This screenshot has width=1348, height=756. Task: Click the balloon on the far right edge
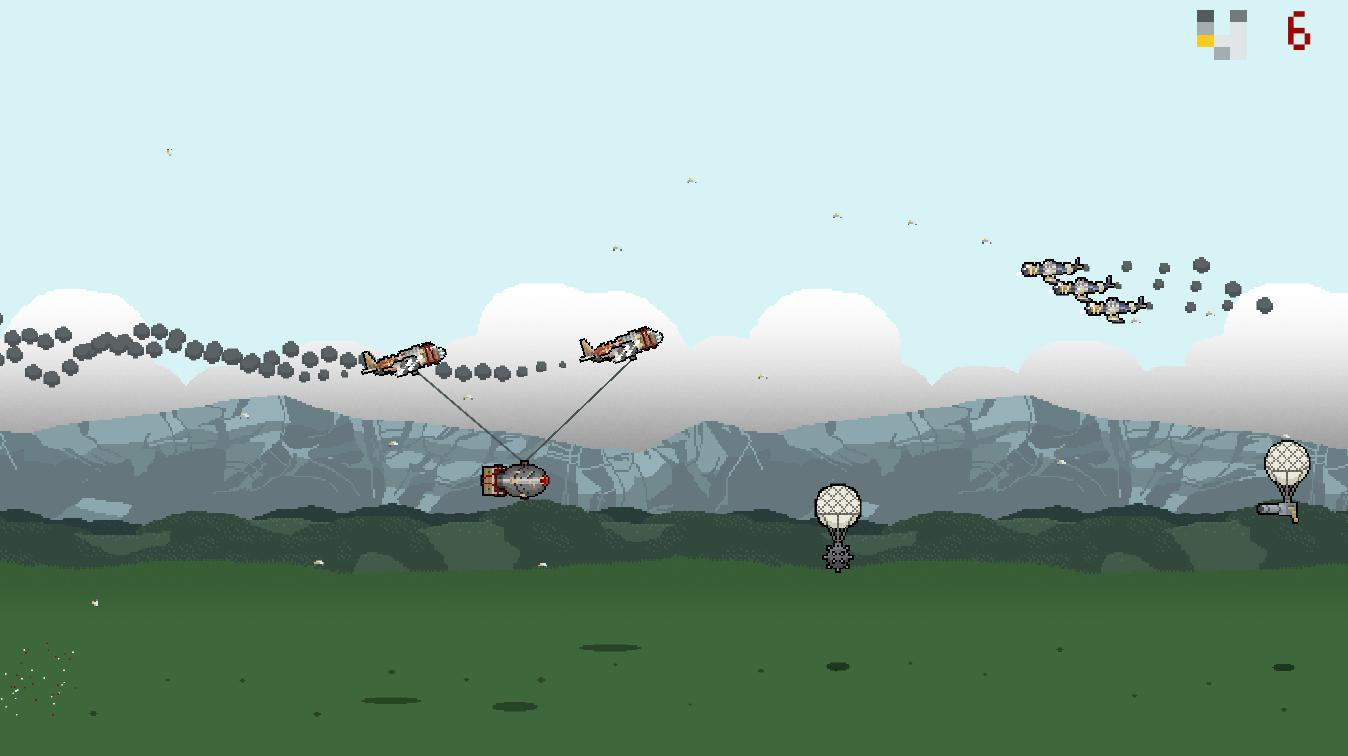[x=1288, y=463]
